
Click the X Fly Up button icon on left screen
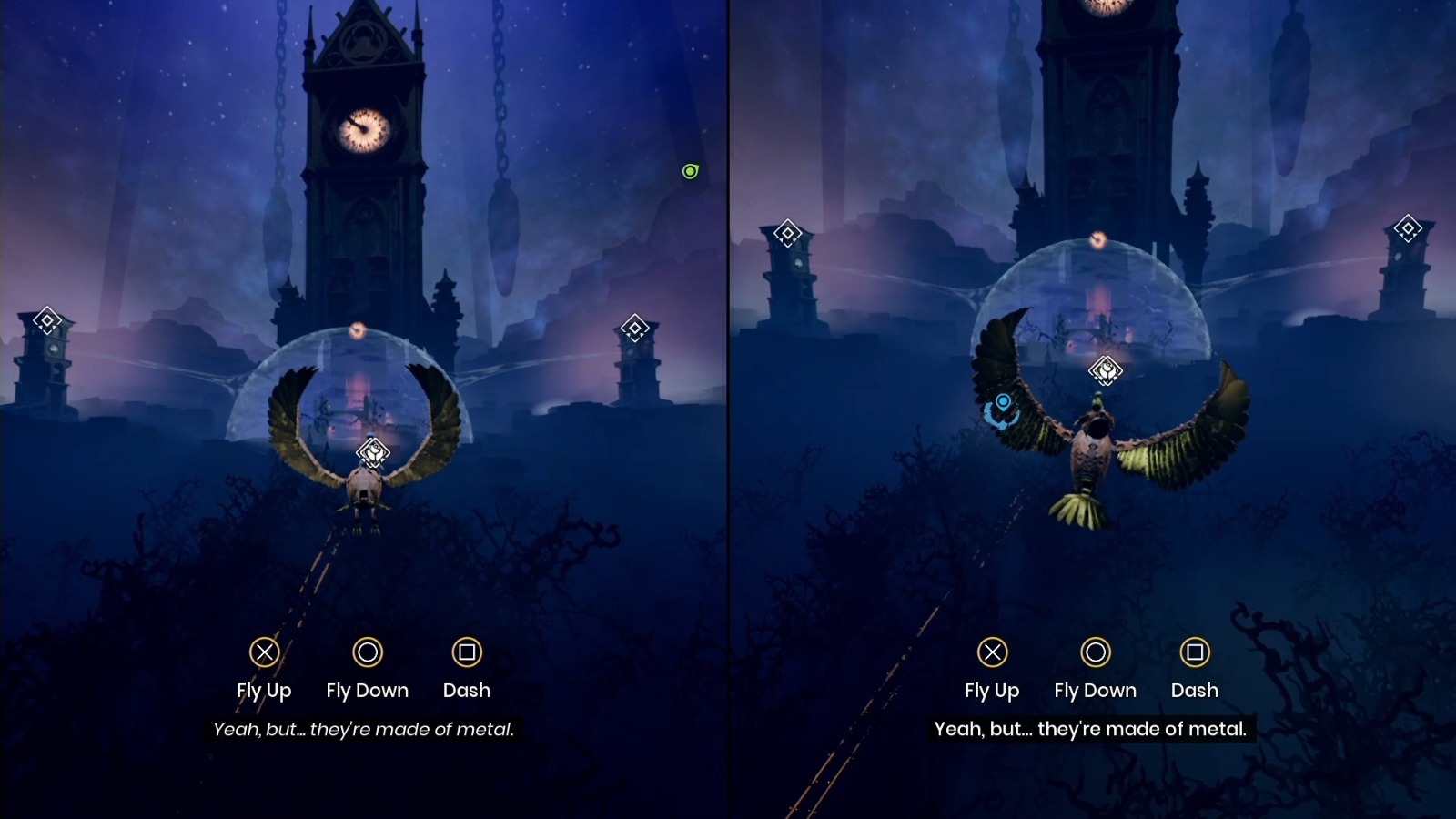click(264, 652)
